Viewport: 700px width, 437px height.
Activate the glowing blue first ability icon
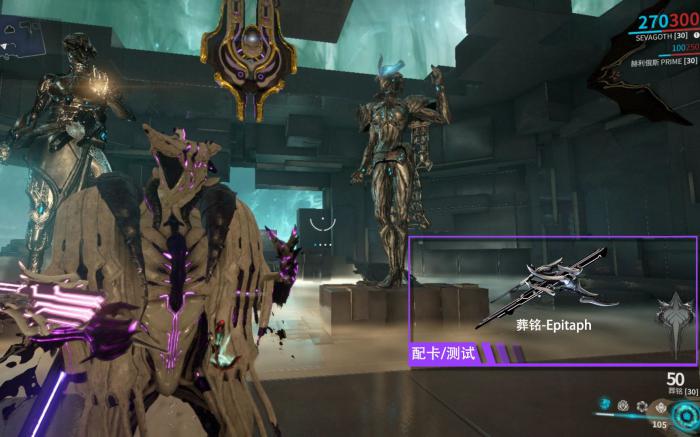point(604,405)
